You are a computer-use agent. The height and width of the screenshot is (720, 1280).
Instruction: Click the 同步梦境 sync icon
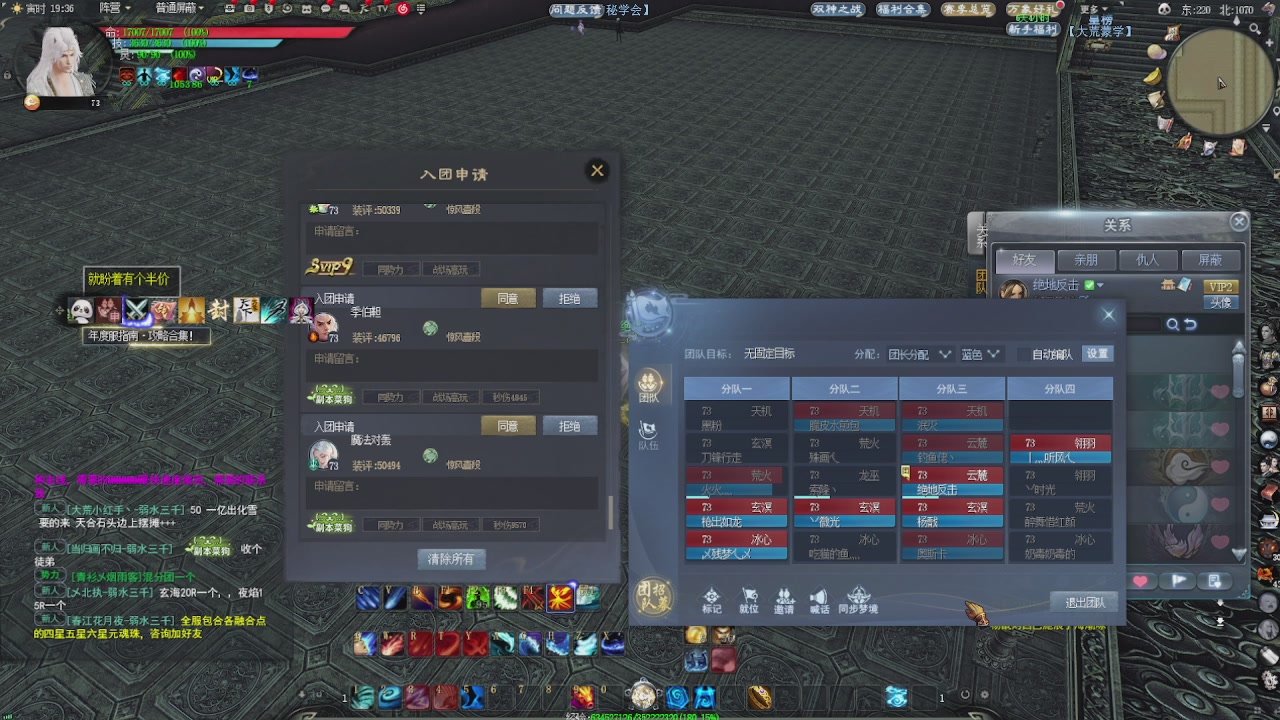(859, 599)
